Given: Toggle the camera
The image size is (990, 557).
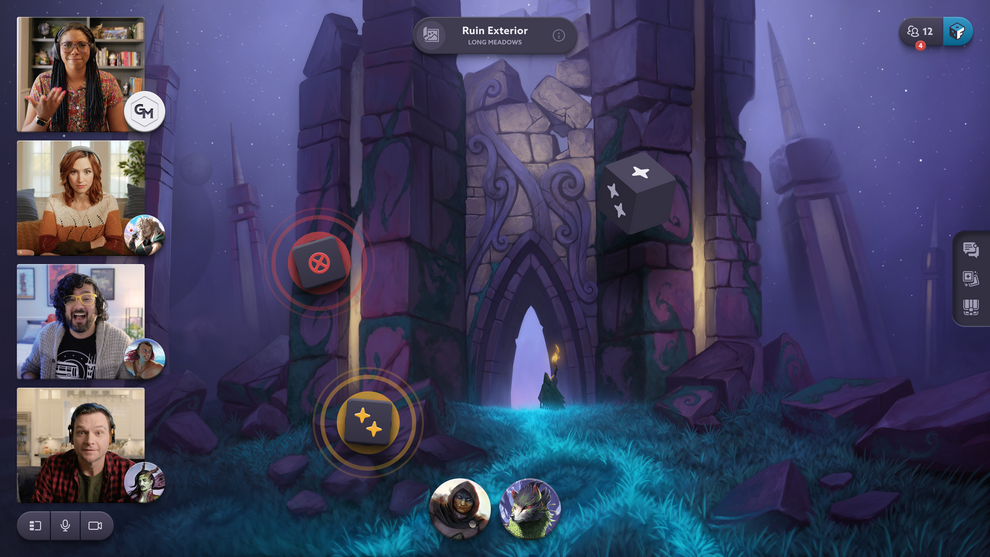Looking at the screenshot, I should point(95,526).
